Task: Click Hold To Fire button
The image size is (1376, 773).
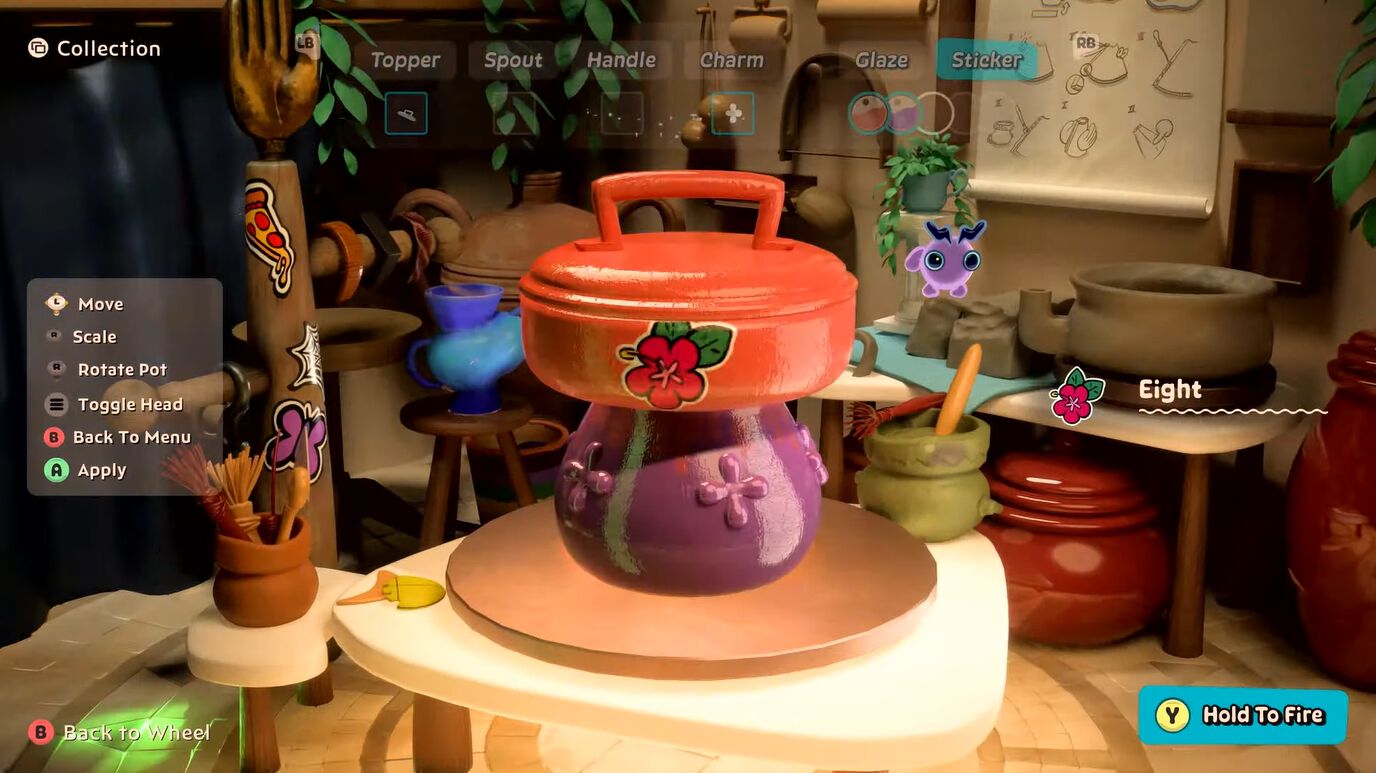Action: pos(1242,715)
